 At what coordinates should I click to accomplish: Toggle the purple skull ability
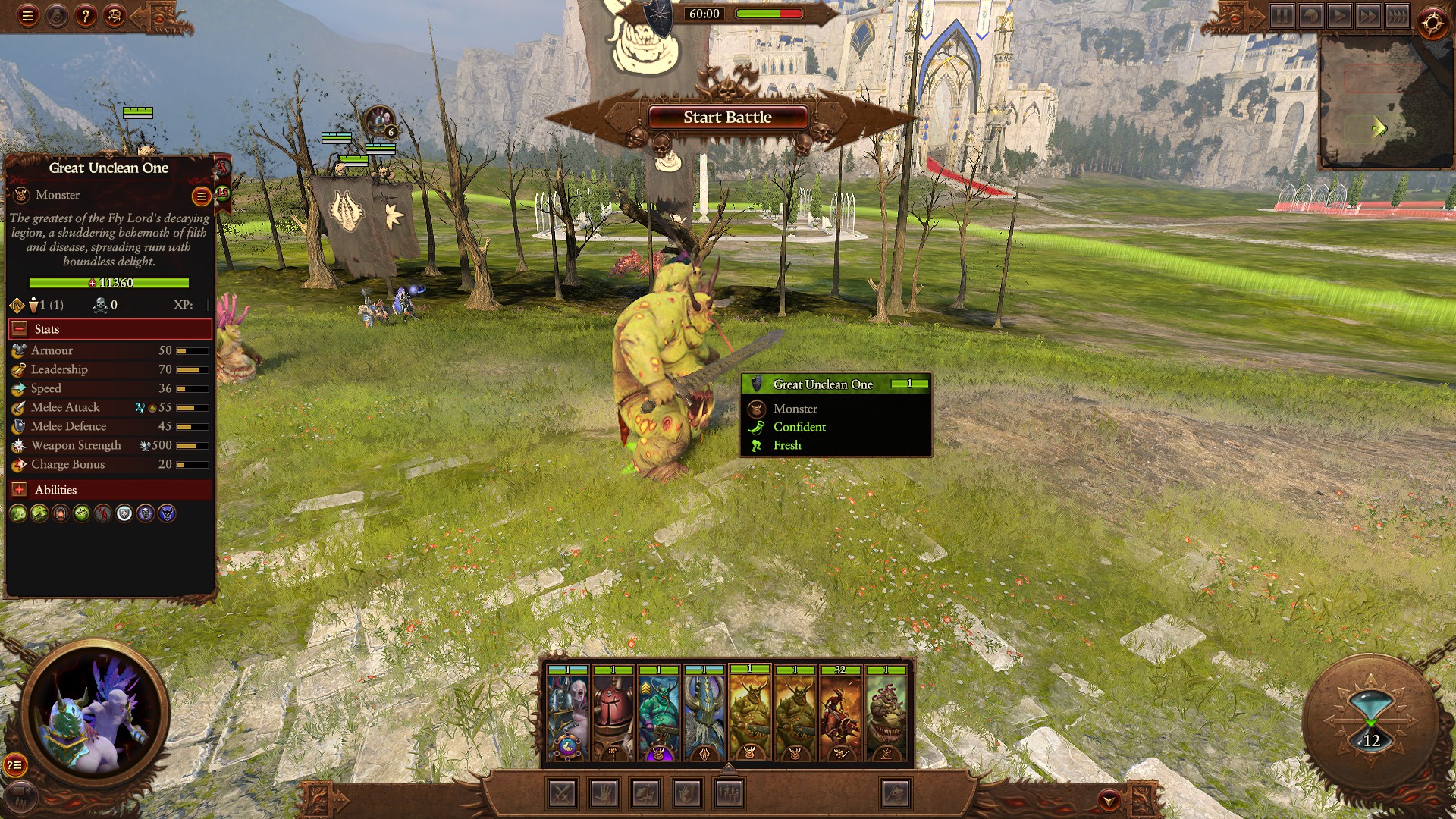[x=145, y=514]
